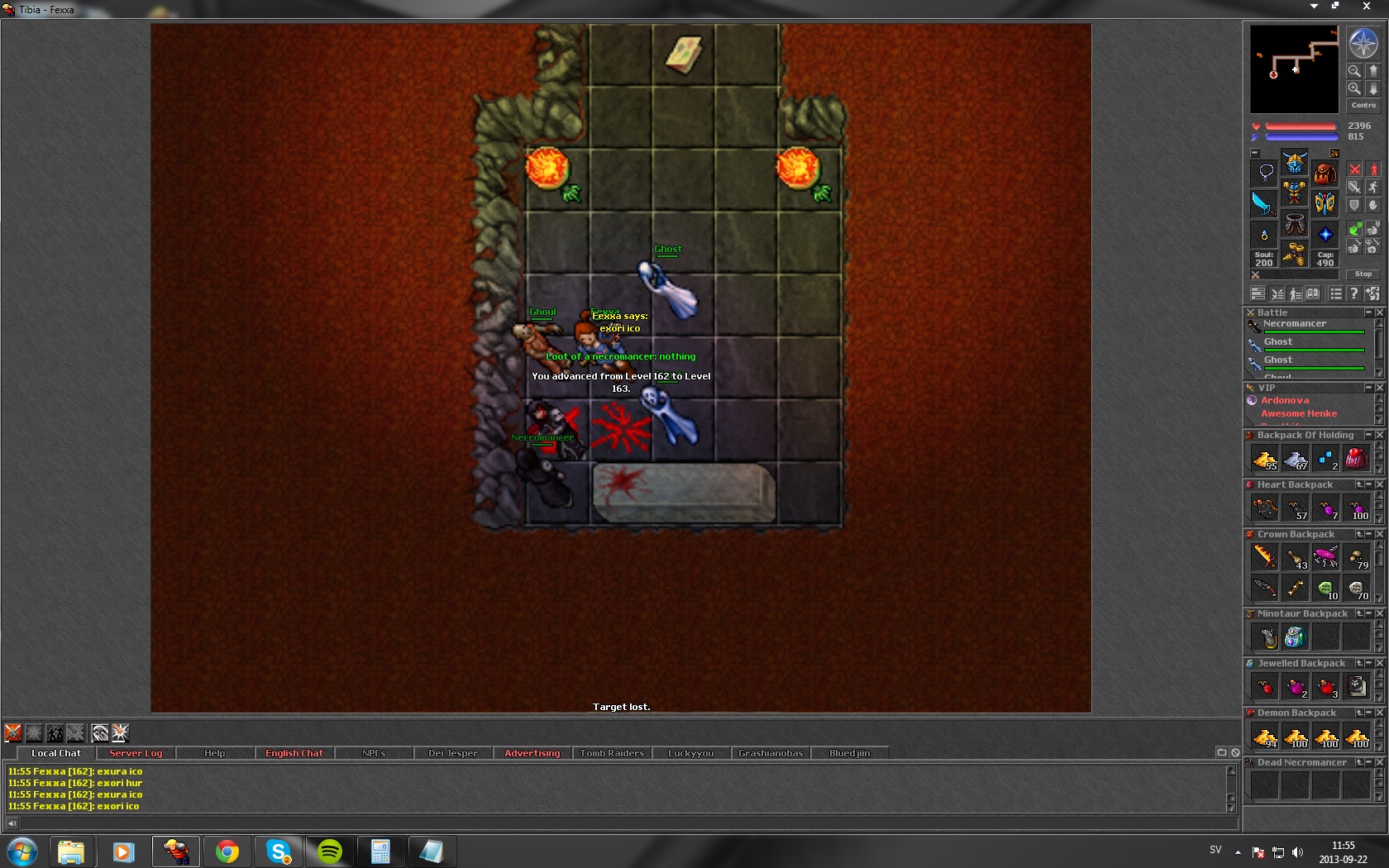1389x868 pixels.
Task: Open the Tomb Raiders chat tab
Action: click(612, 753)
